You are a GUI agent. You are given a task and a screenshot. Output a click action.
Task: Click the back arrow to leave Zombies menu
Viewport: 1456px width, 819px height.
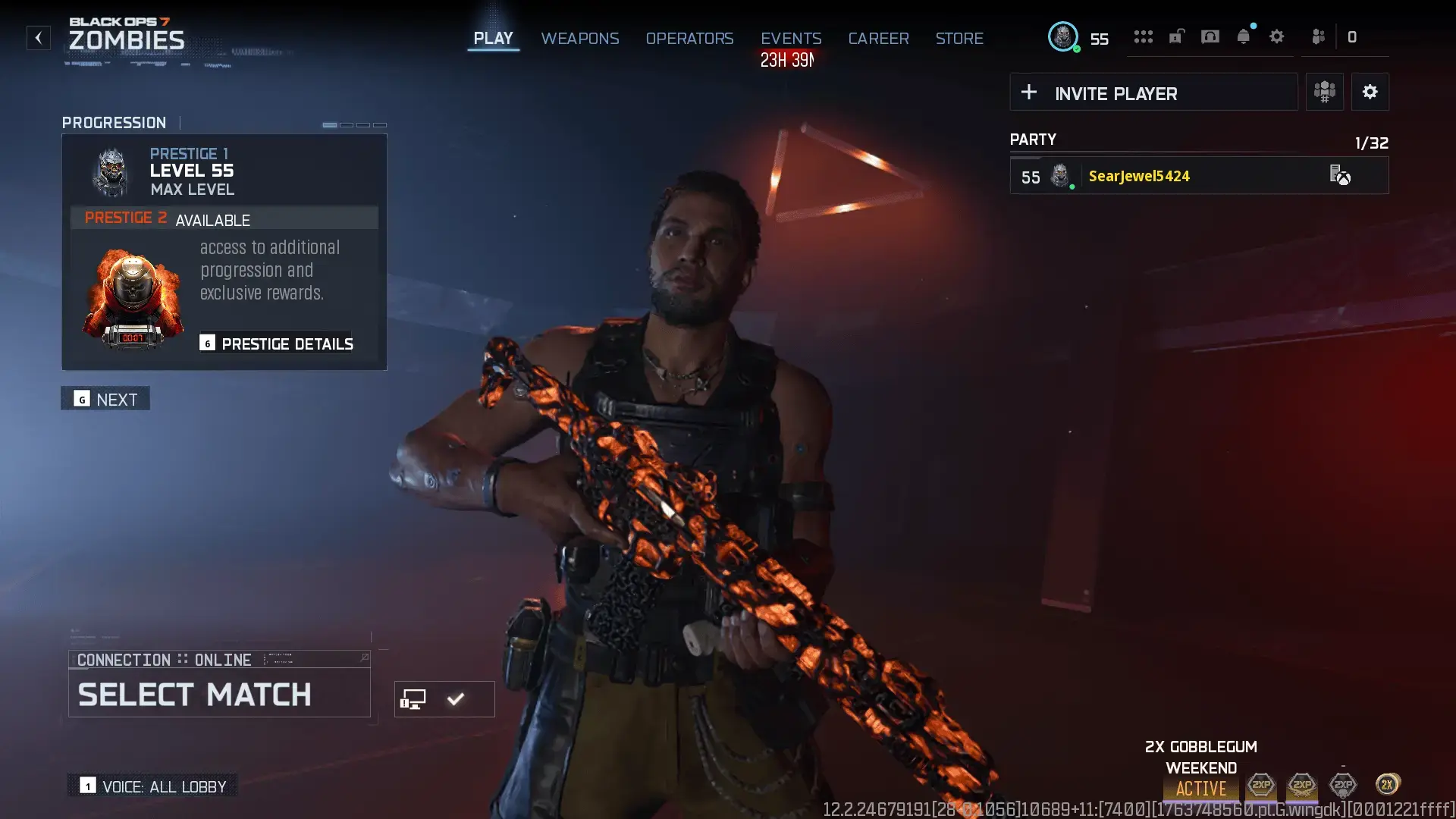pos(38,38)
